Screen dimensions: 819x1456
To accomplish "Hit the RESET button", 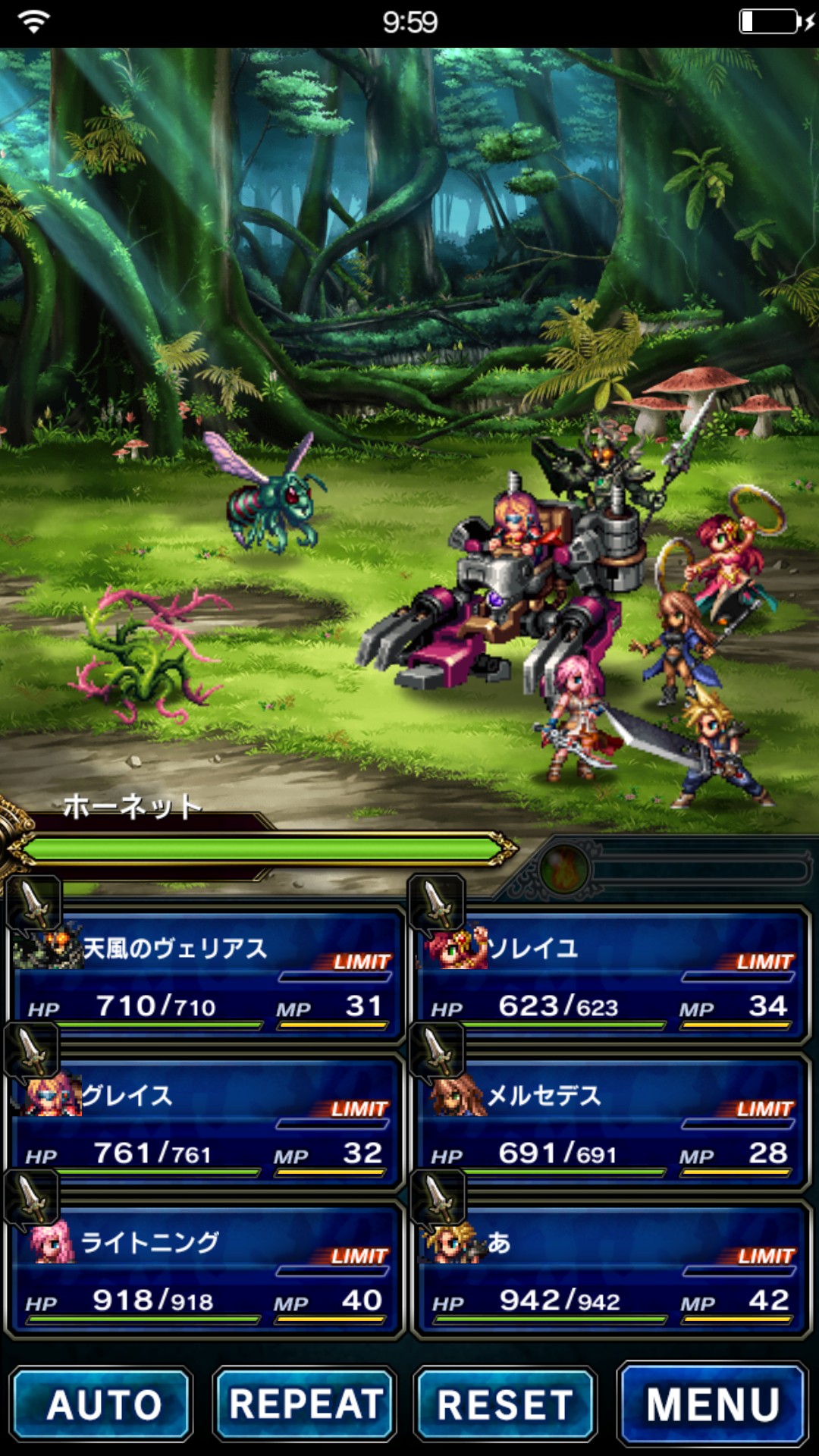I will click(x=505, y=1404).
